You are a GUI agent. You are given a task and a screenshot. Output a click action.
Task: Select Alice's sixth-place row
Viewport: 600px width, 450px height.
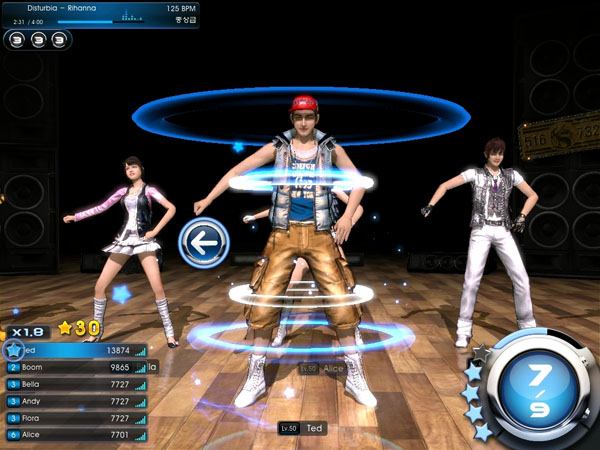point(76,435)
